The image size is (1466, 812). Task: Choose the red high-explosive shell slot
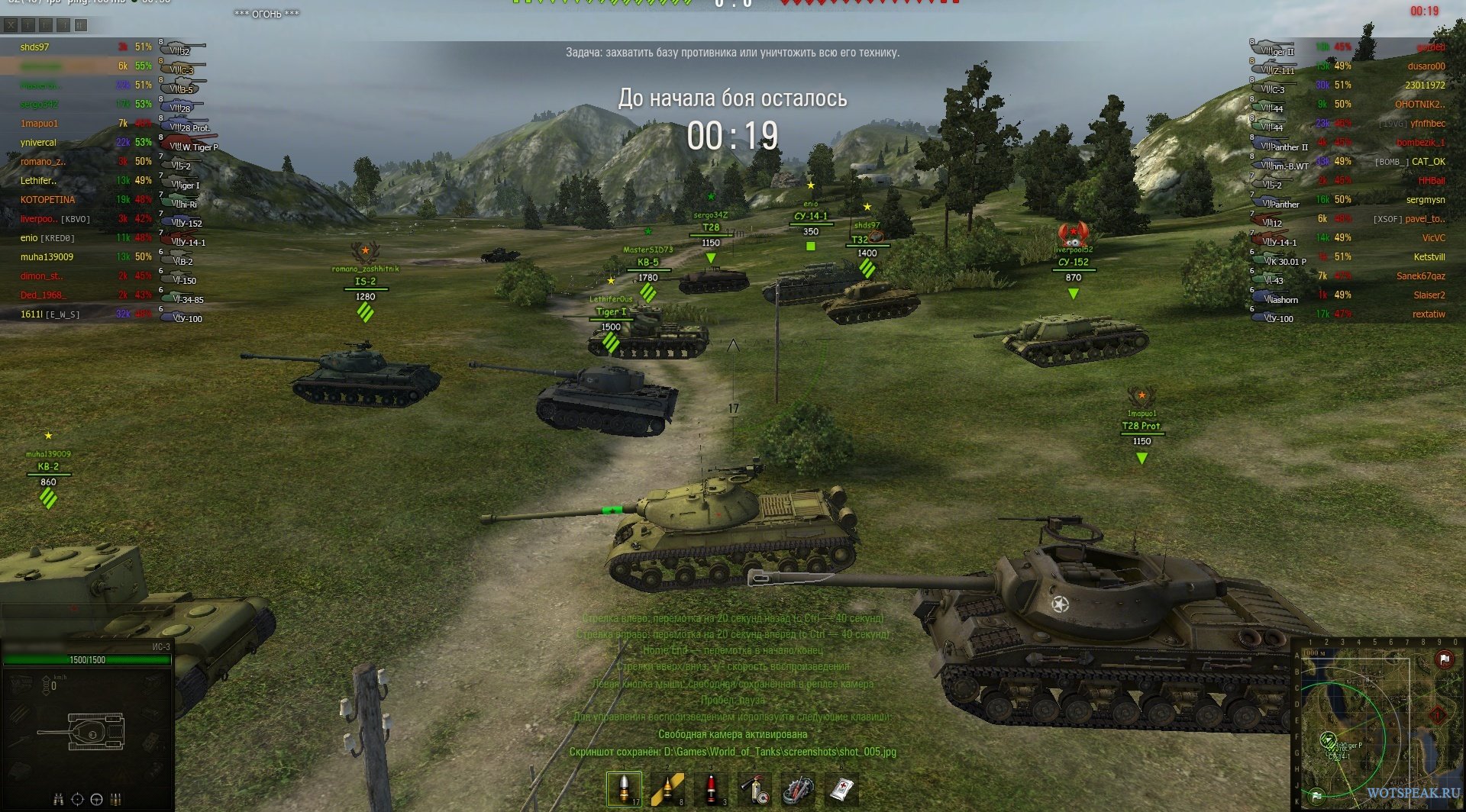pyautogui.click(x=711, y=789)
